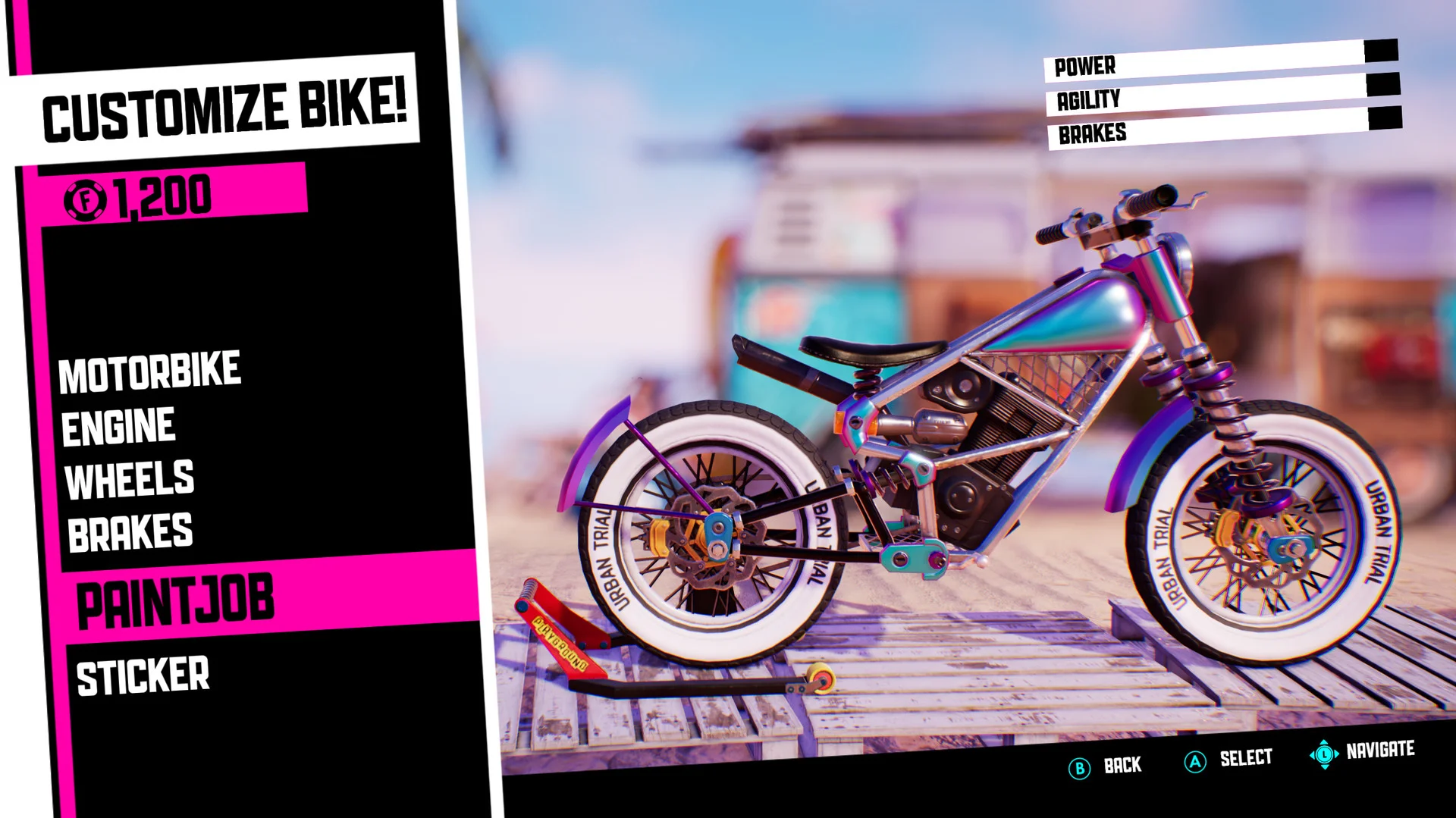This screenshot has width=1456, height=818.
Task: Select the MOTORBIKE customization category
Action: (x=150, y=369)
